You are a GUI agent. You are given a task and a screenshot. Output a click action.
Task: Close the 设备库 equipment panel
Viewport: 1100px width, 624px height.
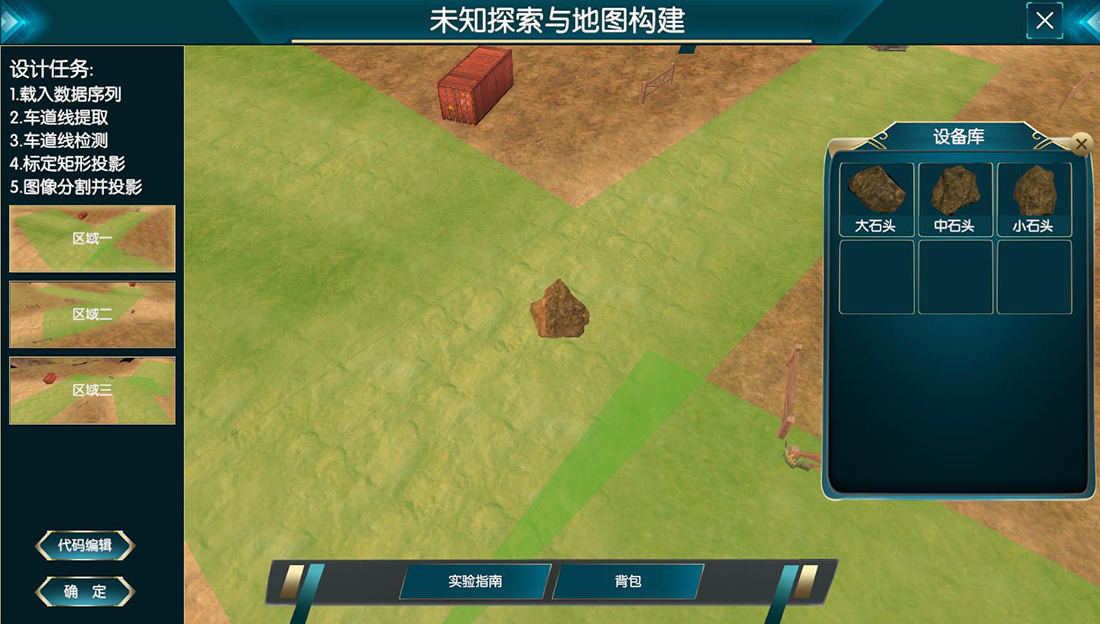(1080, 144)
